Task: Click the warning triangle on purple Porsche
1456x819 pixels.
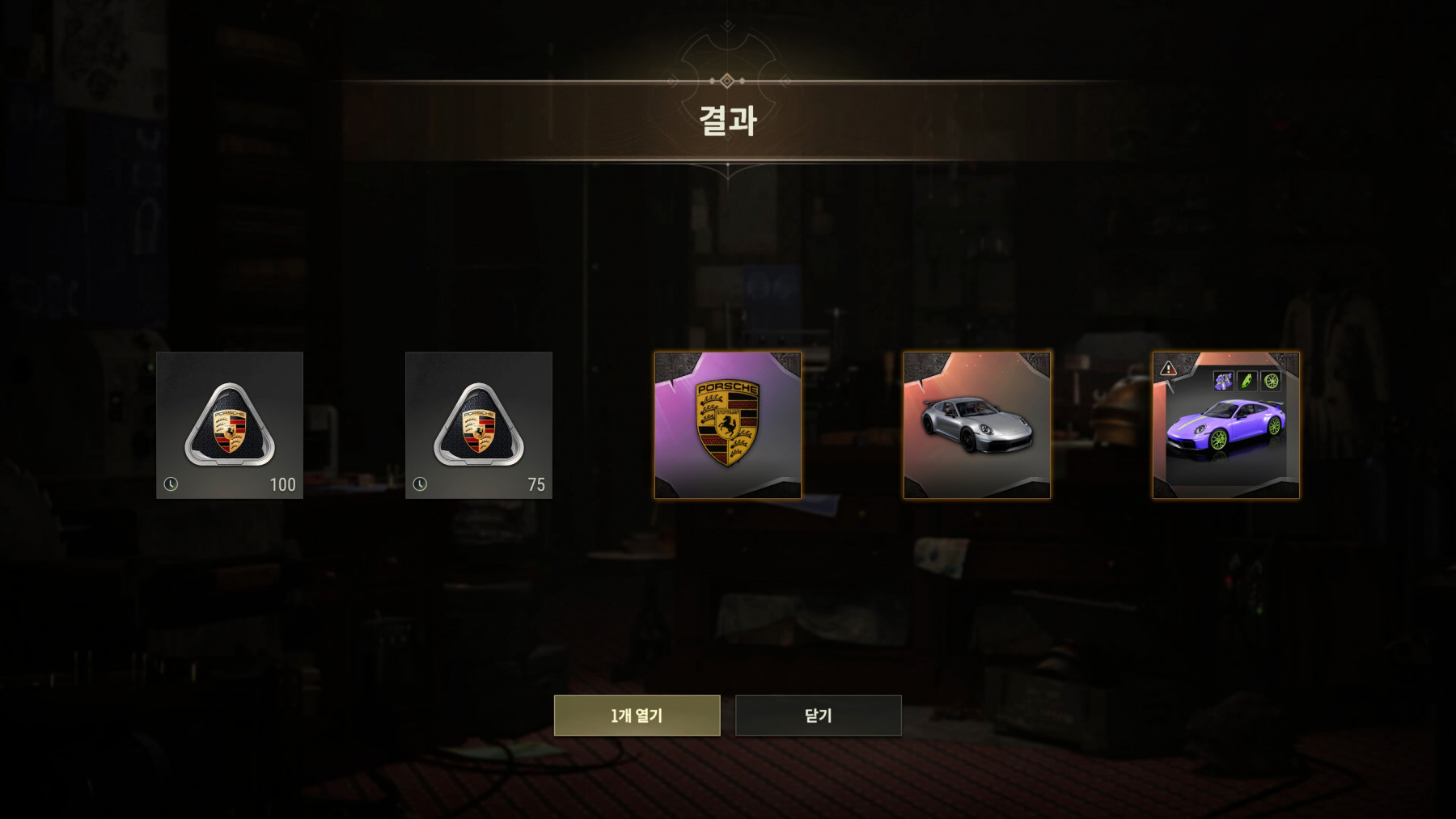Action: click(x=1168, y=369)
